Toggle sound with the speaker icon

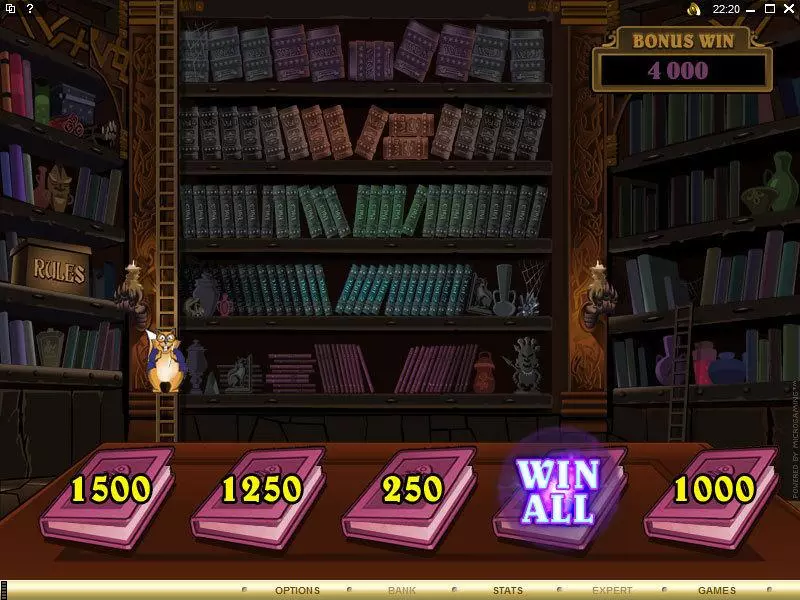[x=692, y=9]
